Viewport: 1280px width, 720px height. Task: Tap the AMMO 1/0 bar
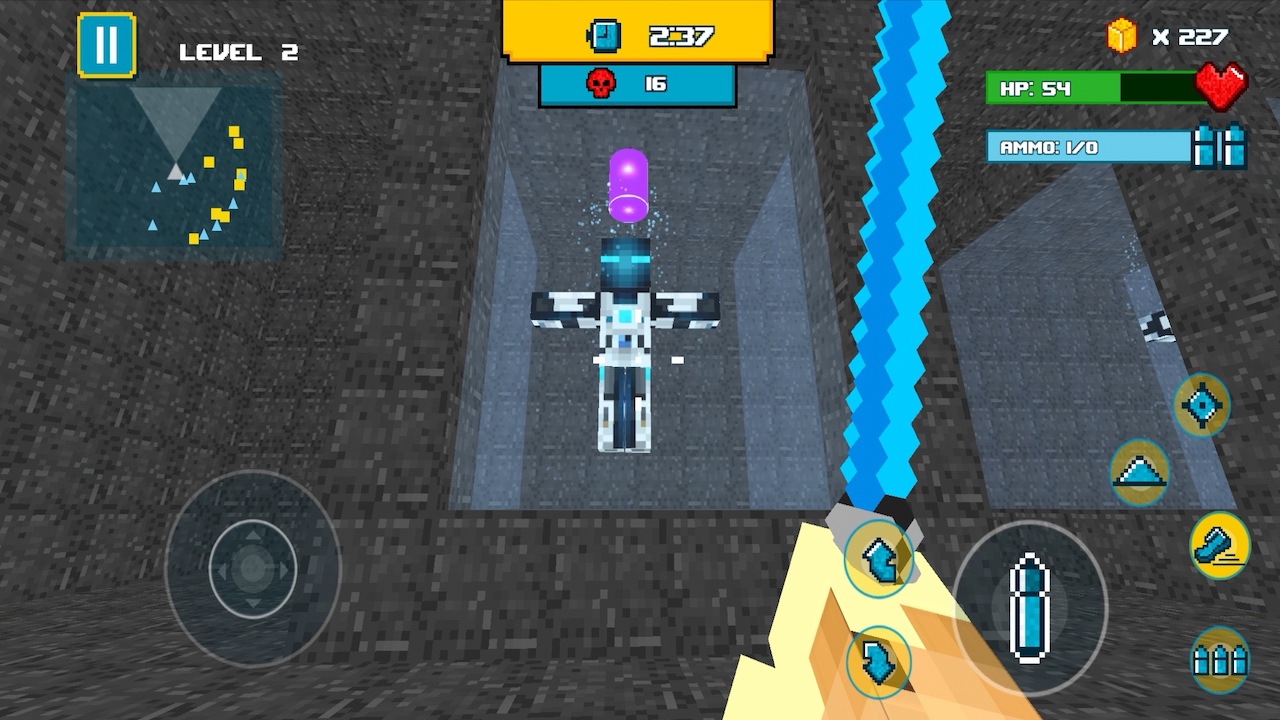1085,146
